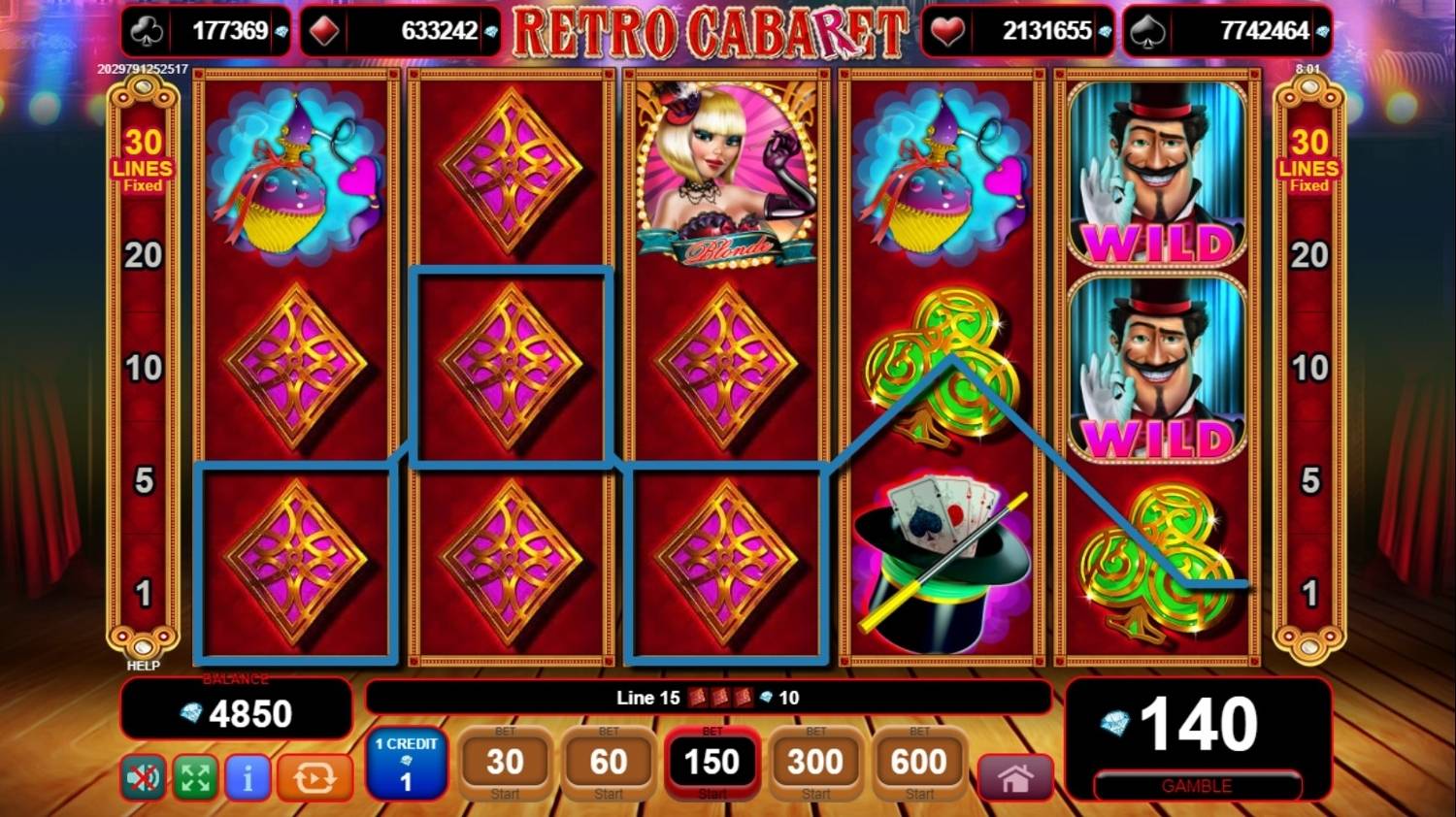The height and width of the screenshot is (817, 1456).
Task: Open the paytable info screen
Action: click(248, 777)
